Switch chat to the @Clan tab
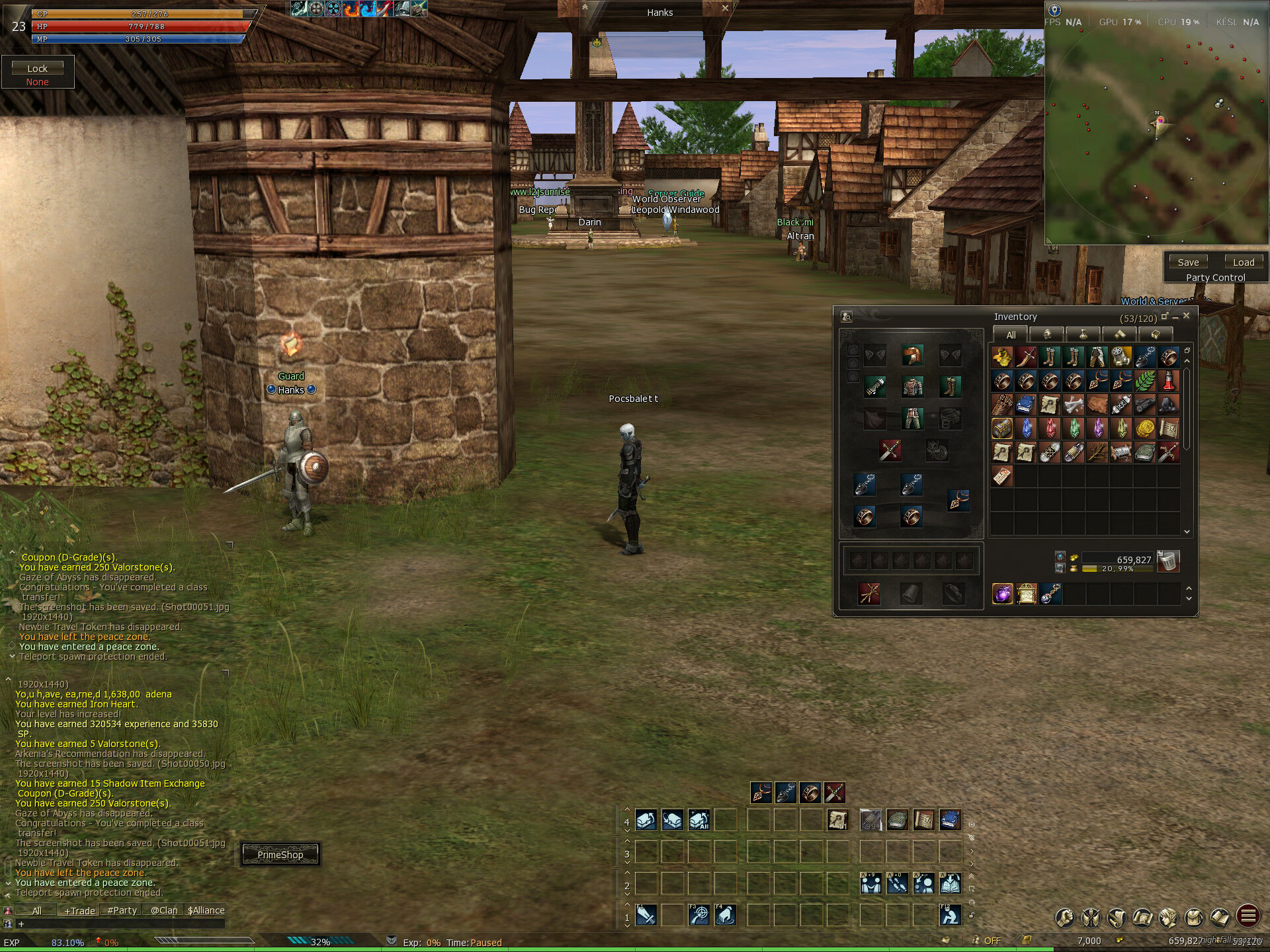 pos(163,910)
